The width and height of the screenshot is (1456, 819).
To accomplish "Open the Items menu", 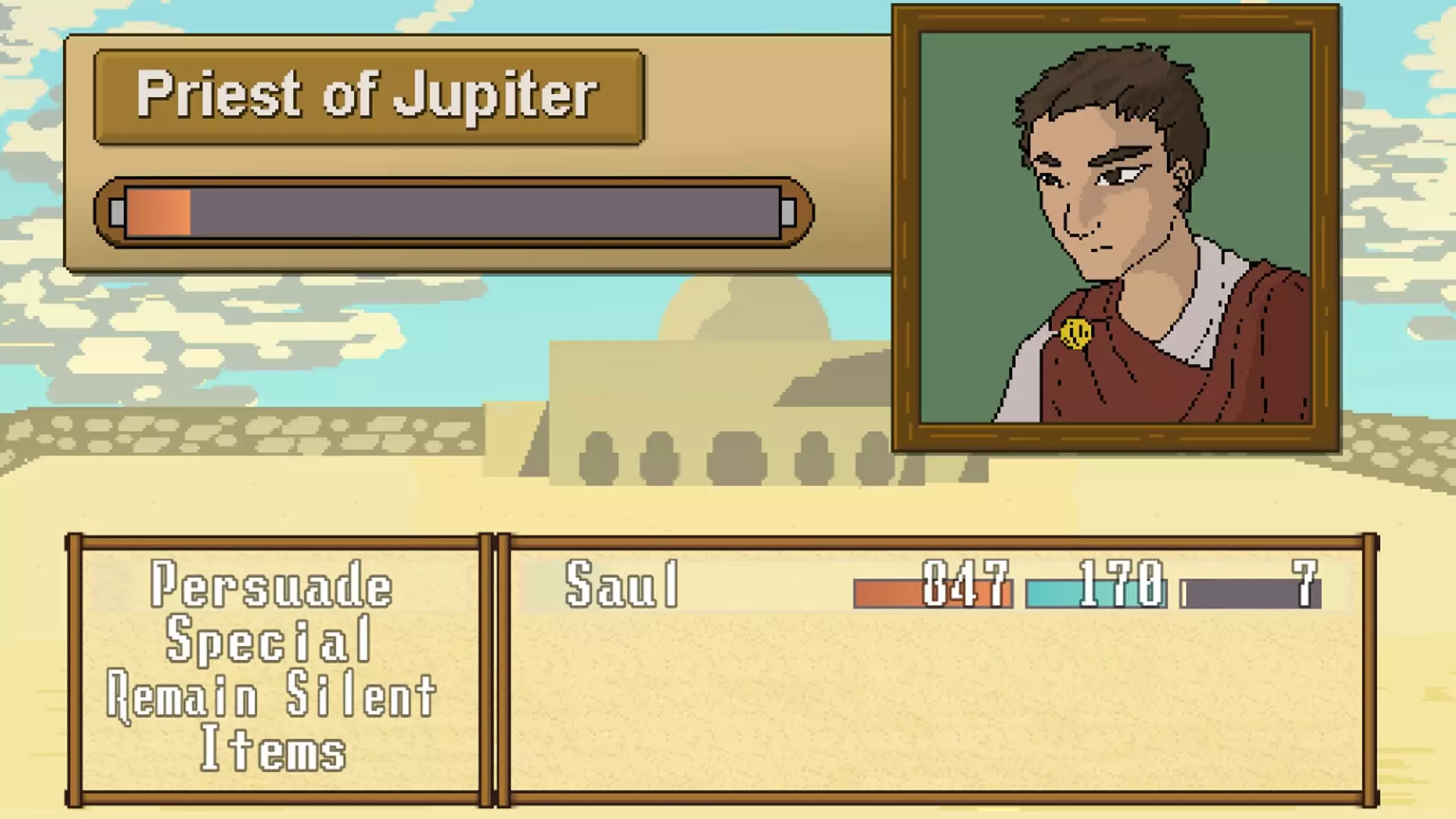I will (x=271, y=750).
